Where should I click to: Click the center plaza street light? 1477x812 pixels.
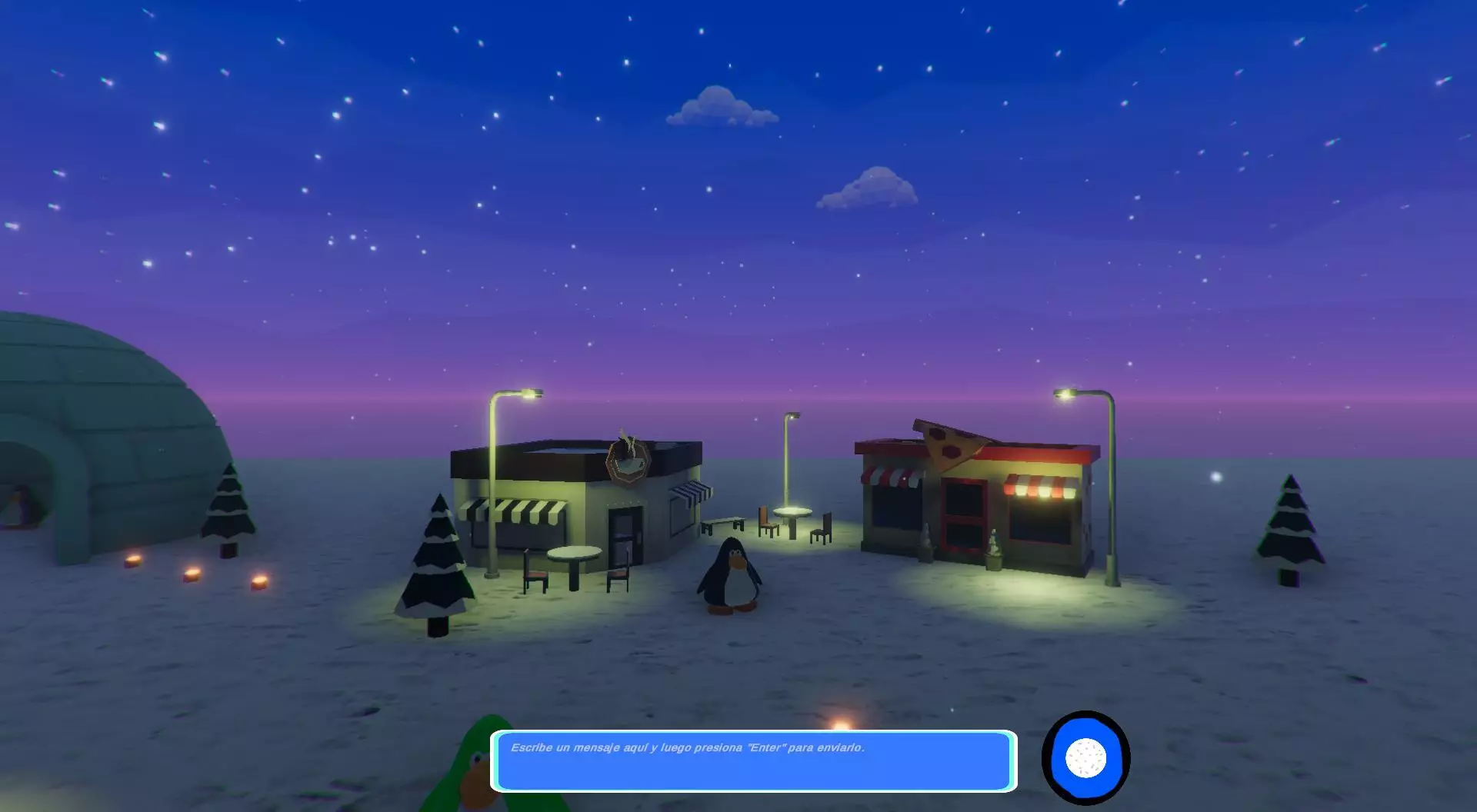(792, 421)
